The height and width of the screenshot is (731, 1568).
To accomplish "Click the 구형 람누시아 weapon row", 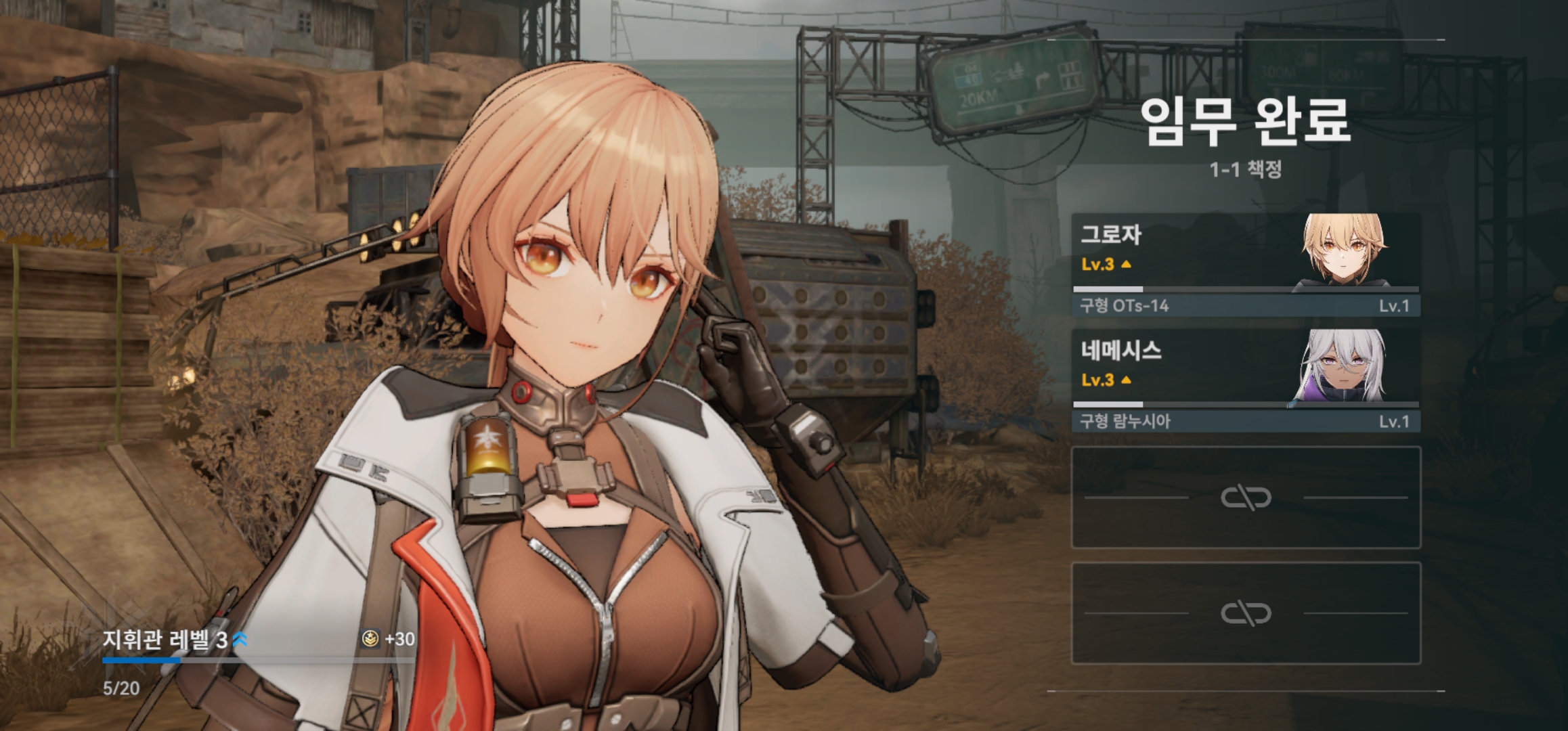I will coord(1244,422).
